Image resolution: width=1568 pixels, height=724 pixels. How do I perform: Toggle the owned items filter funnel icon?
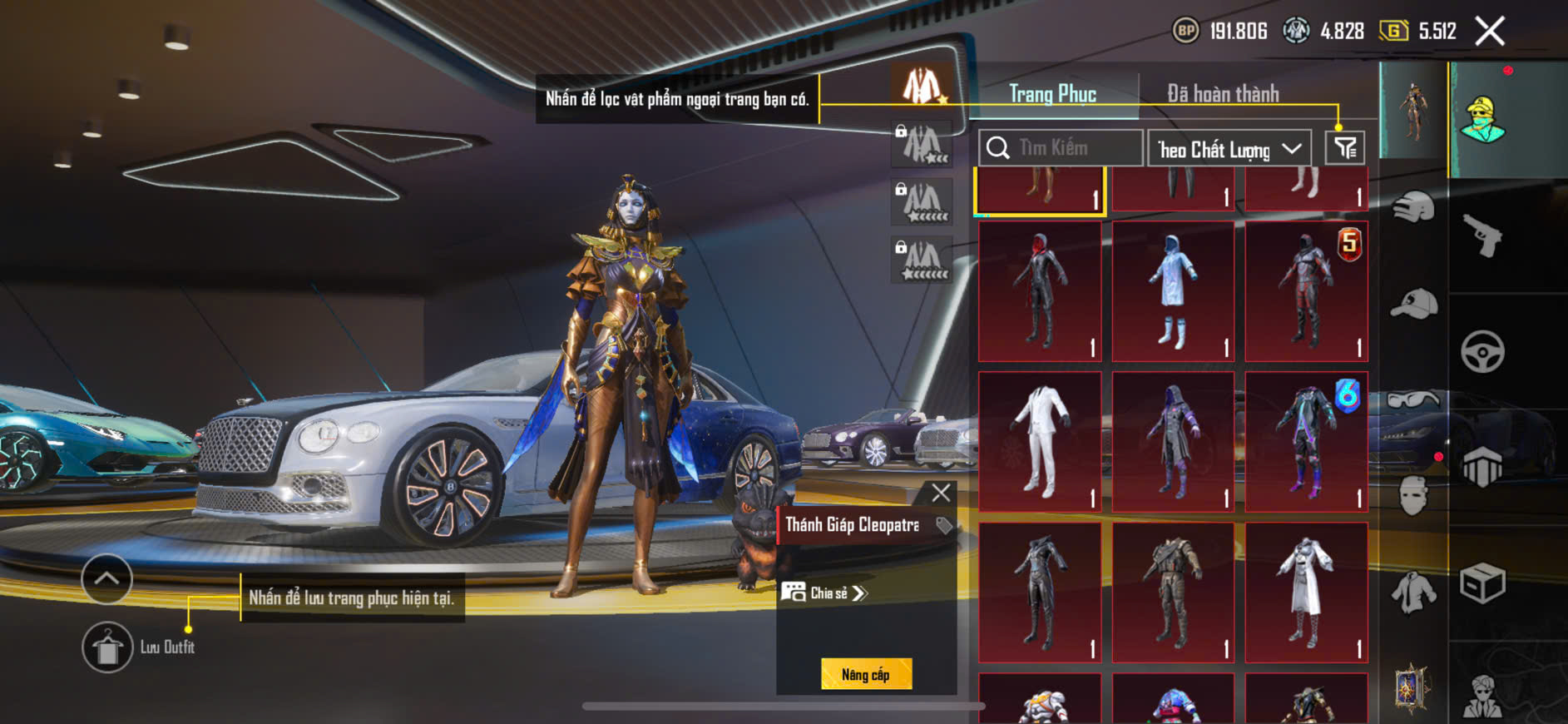click(x=1344, y=148)
